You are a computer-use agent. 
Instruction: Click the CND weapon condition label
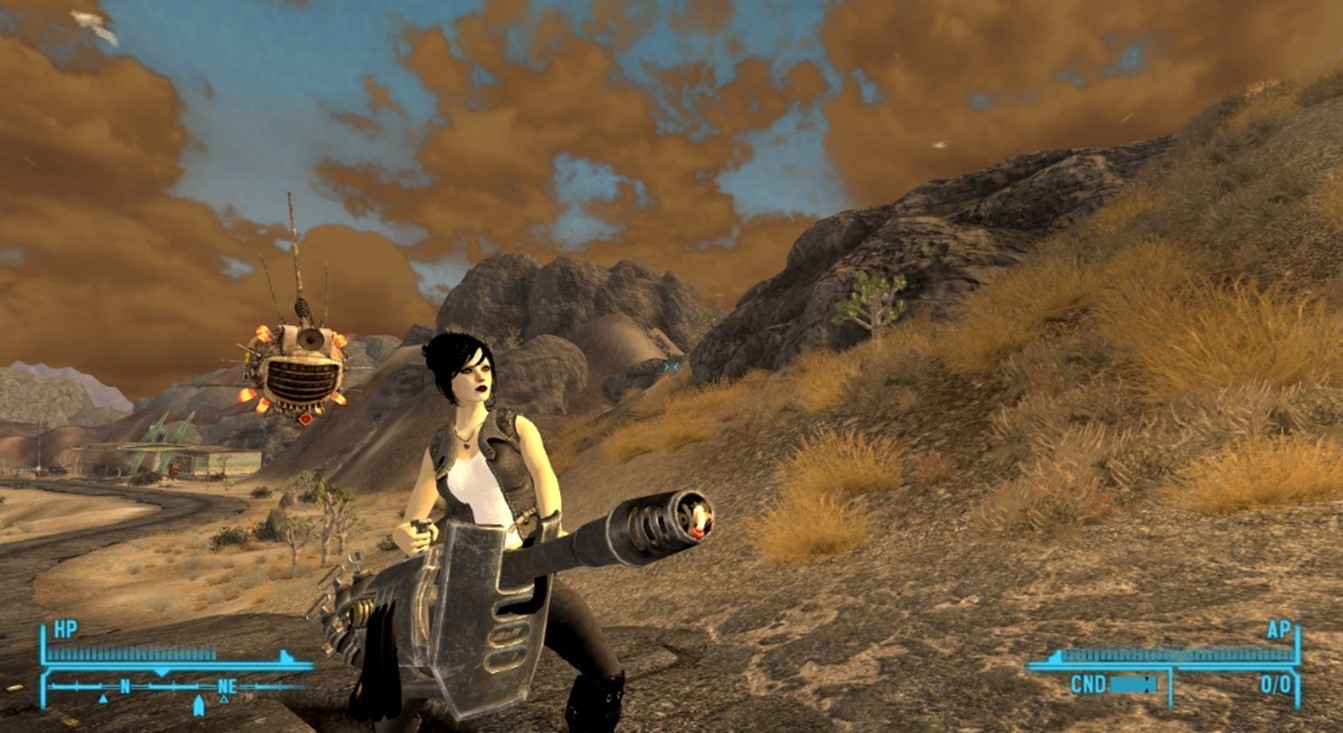point(1087,684)
